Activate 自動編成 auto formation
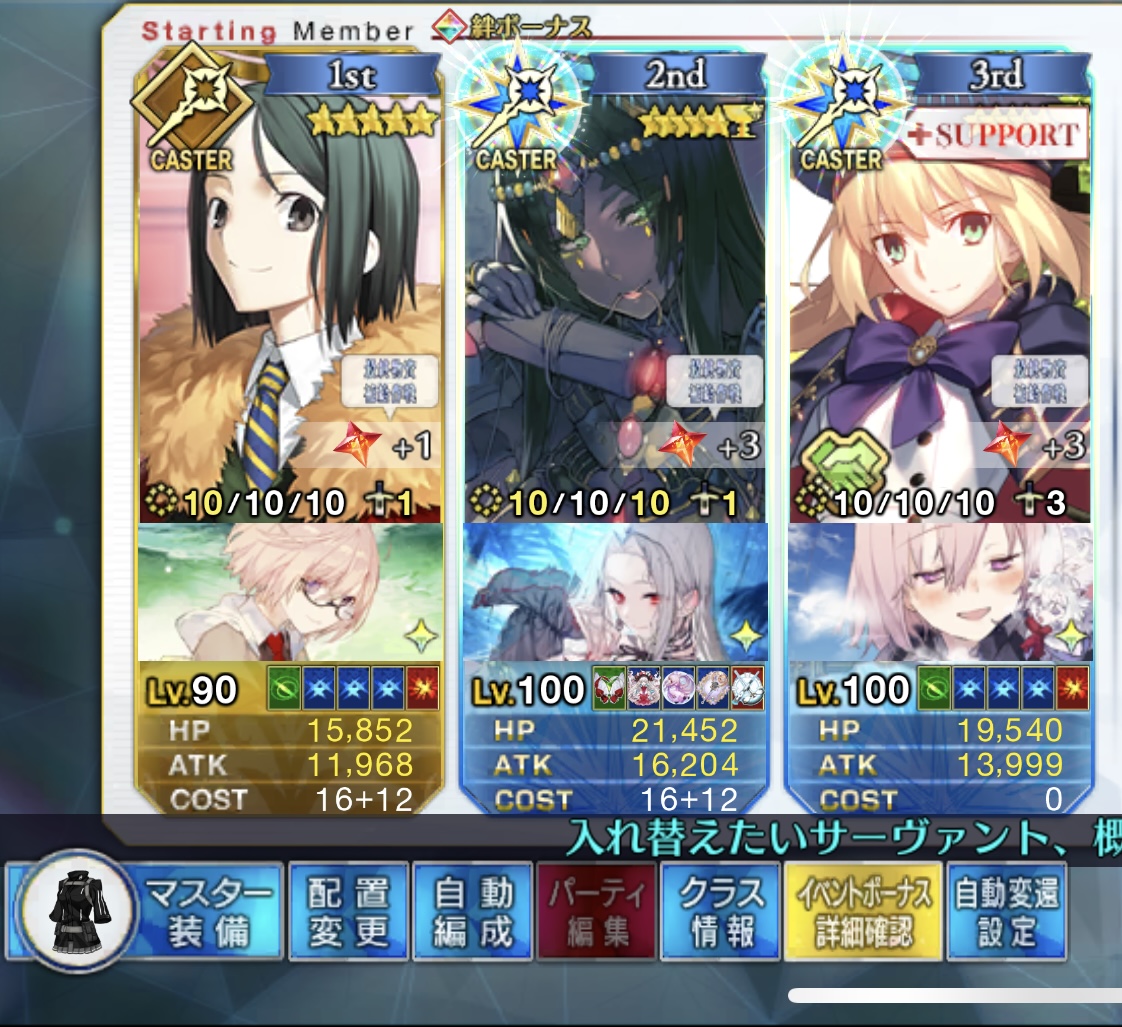This screenshot has width=1122, height=1027. [473, 912]
